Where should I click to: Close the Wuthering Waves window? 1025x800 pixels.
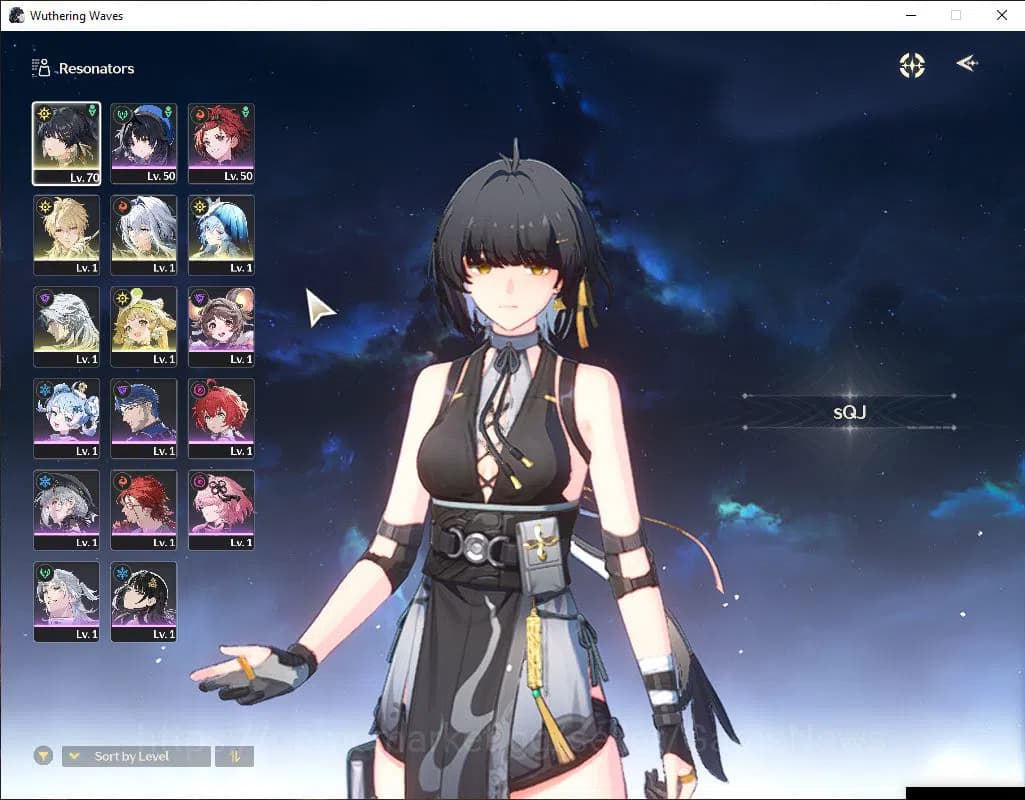pyautogui.click(x=1002, y=15)
